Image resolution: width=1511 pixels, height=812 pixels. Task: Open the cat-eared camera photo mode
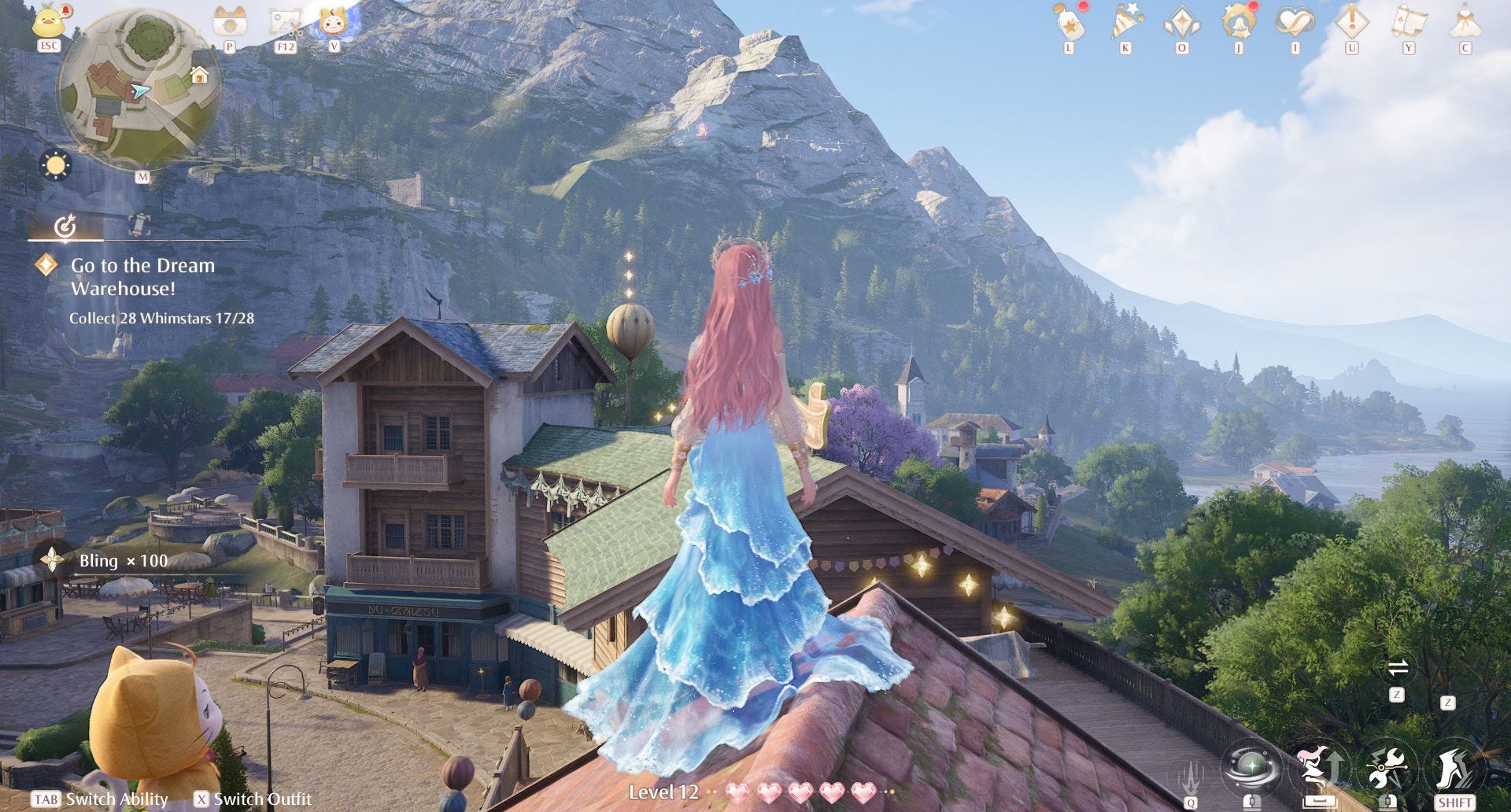[x=230, y=21]
